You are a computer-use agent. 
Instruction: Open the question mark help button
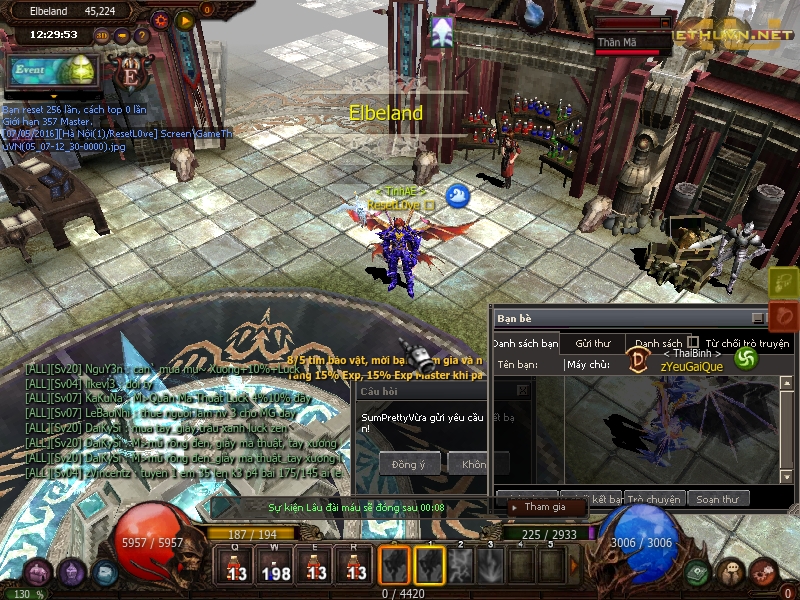[142, 36]
